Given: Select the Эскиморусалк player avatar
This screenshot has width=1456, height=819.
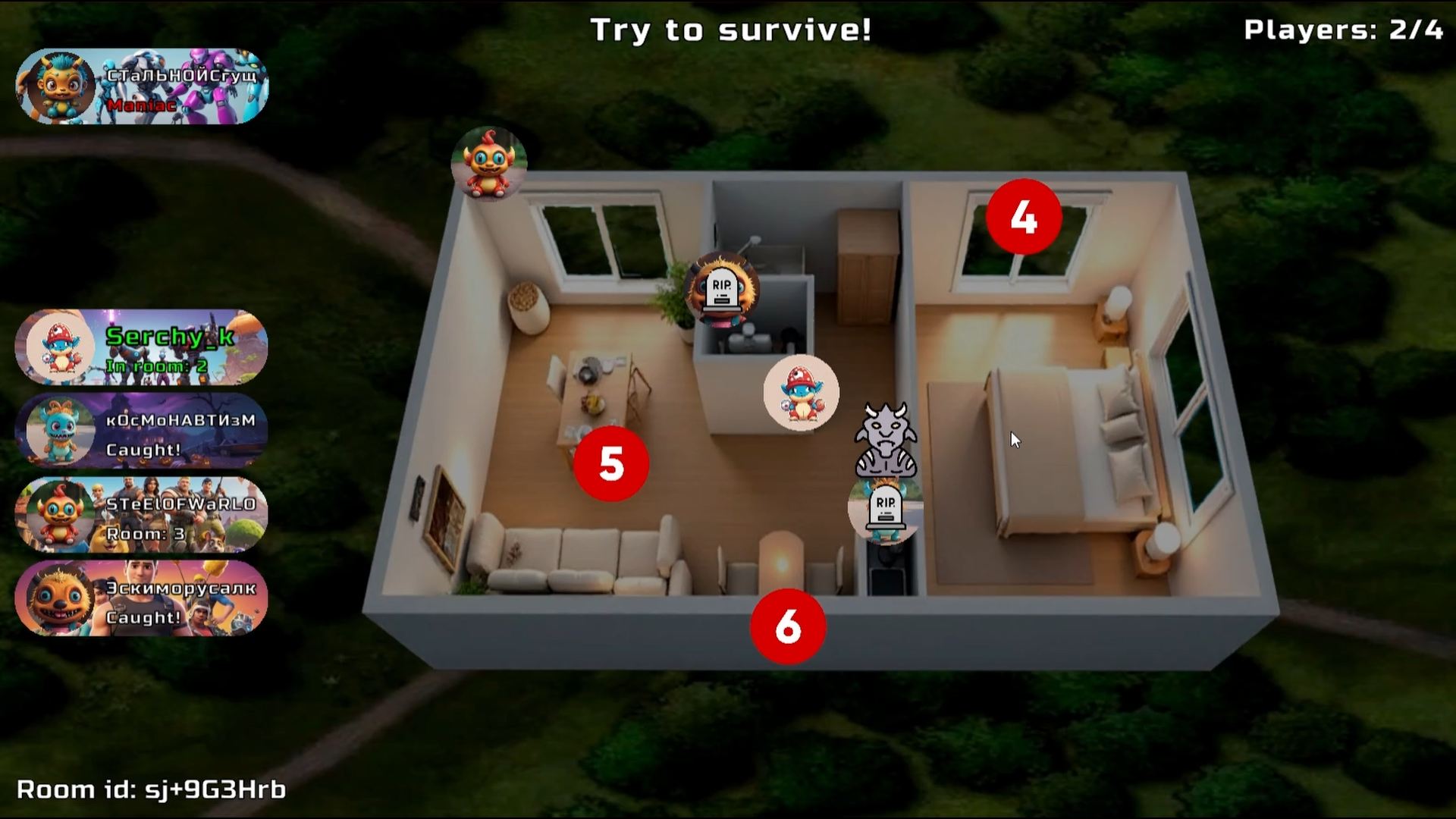Looking at the screenshot, I should tap(59, 599).
